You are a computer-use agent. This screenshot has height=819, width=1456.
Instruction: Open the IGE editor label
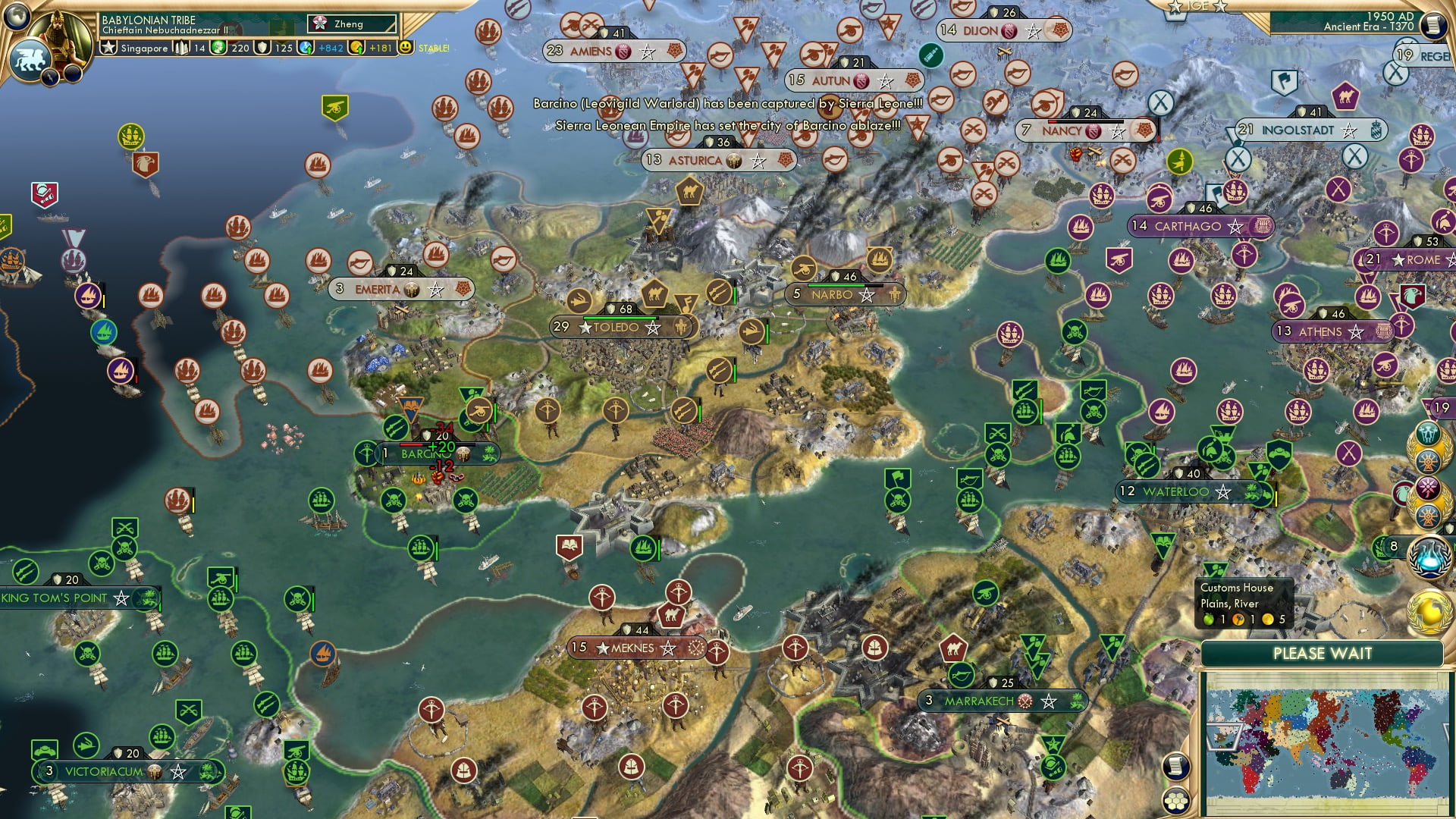[1197, 6]
